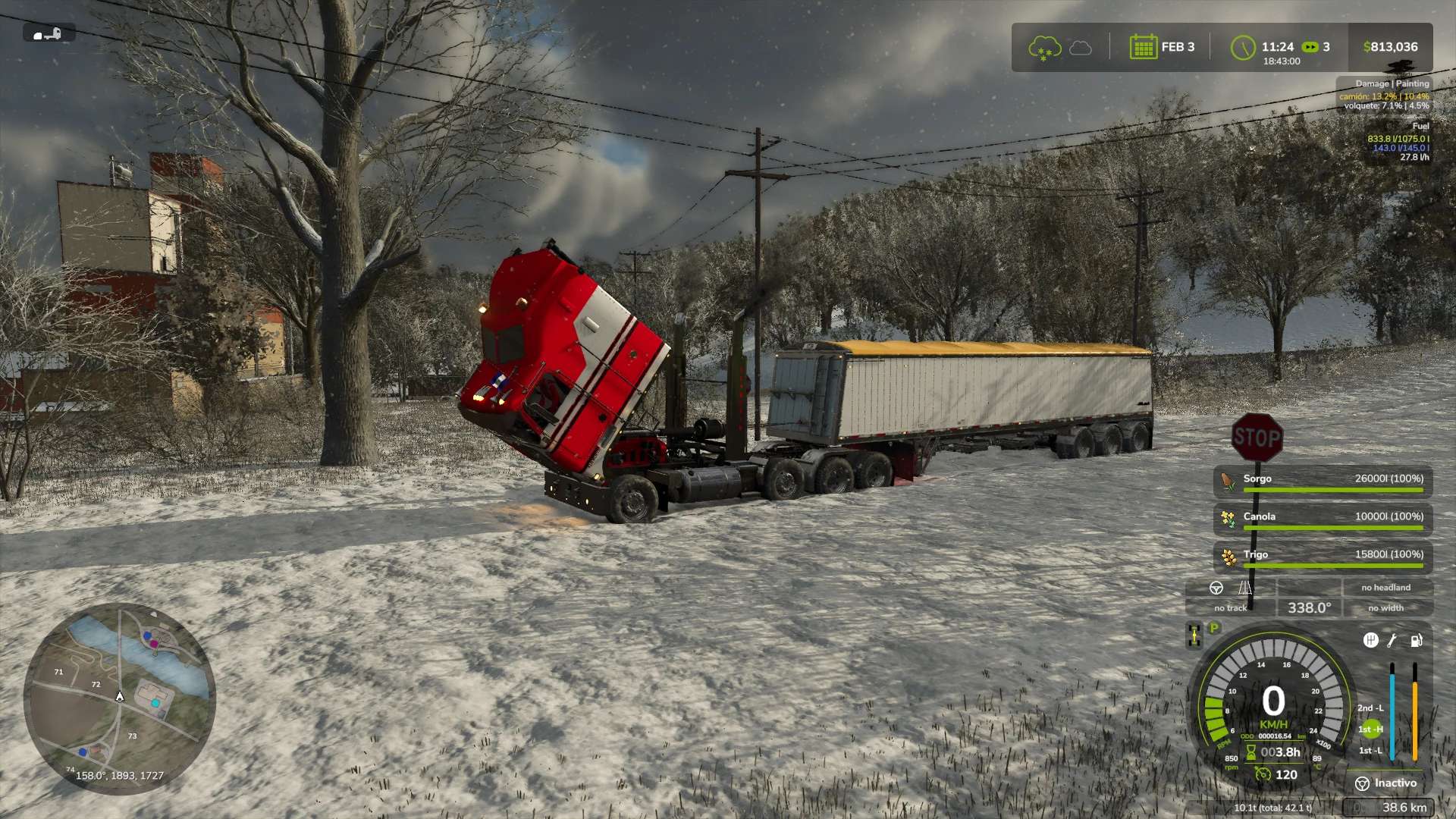The height and width of the screenshot is (819, 1456).
Task: Toggle the steering wheel guidance icon
Action: coord(1216,588)
